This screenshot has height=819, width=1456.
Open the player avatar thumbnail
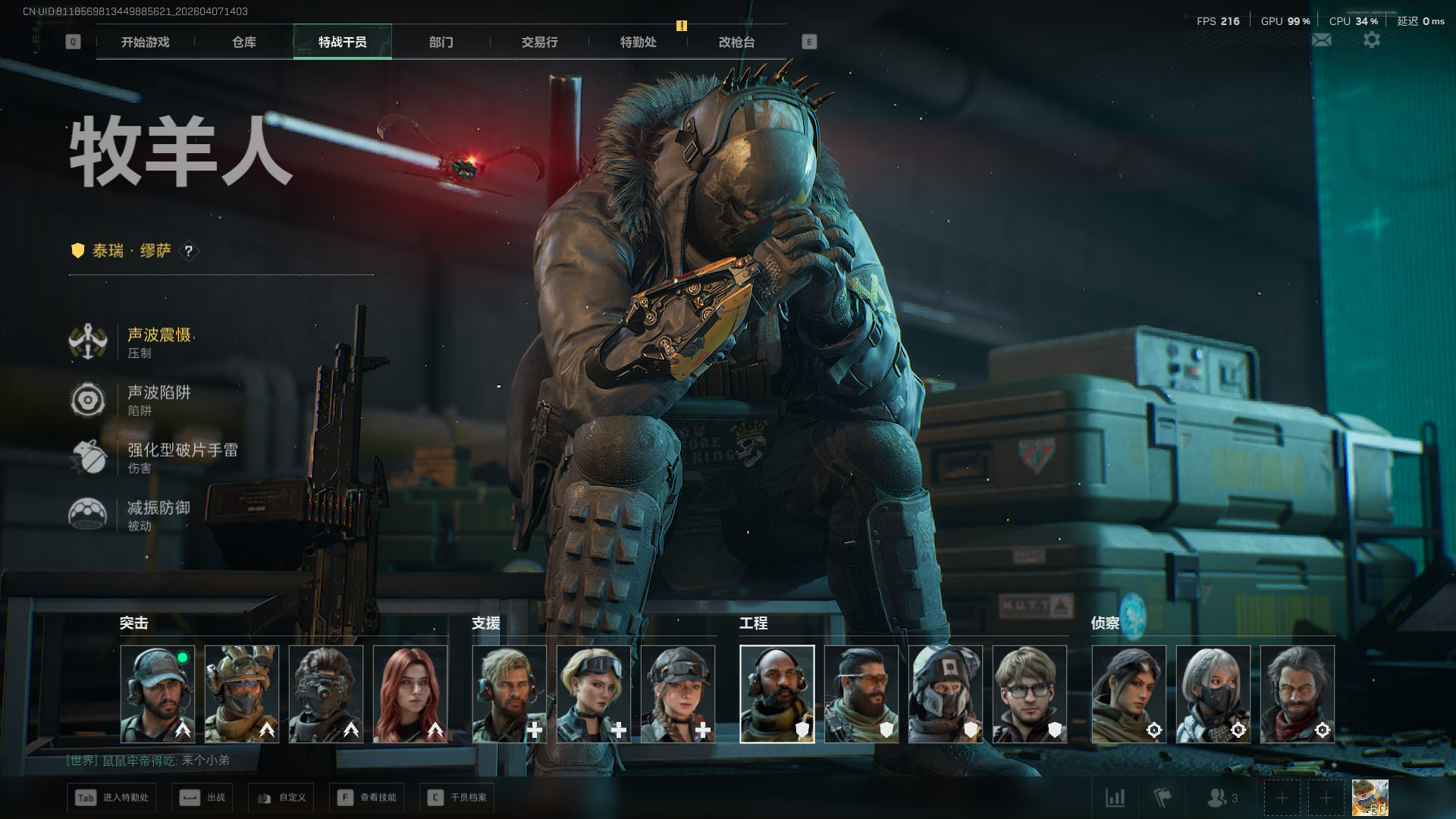1370,798
